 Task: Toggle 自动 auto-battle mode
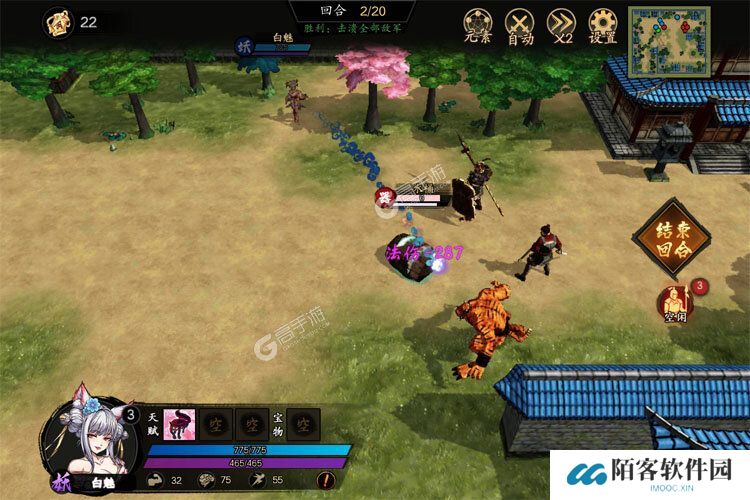click(520, 25)
